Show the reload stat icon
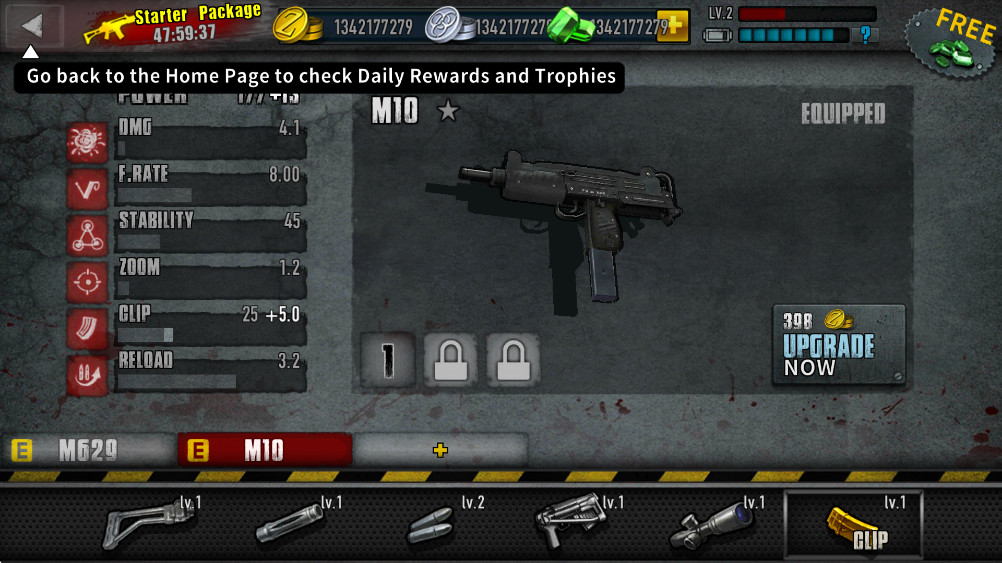This screenshot has height=563, width=1002. click(x=87, y=376)
